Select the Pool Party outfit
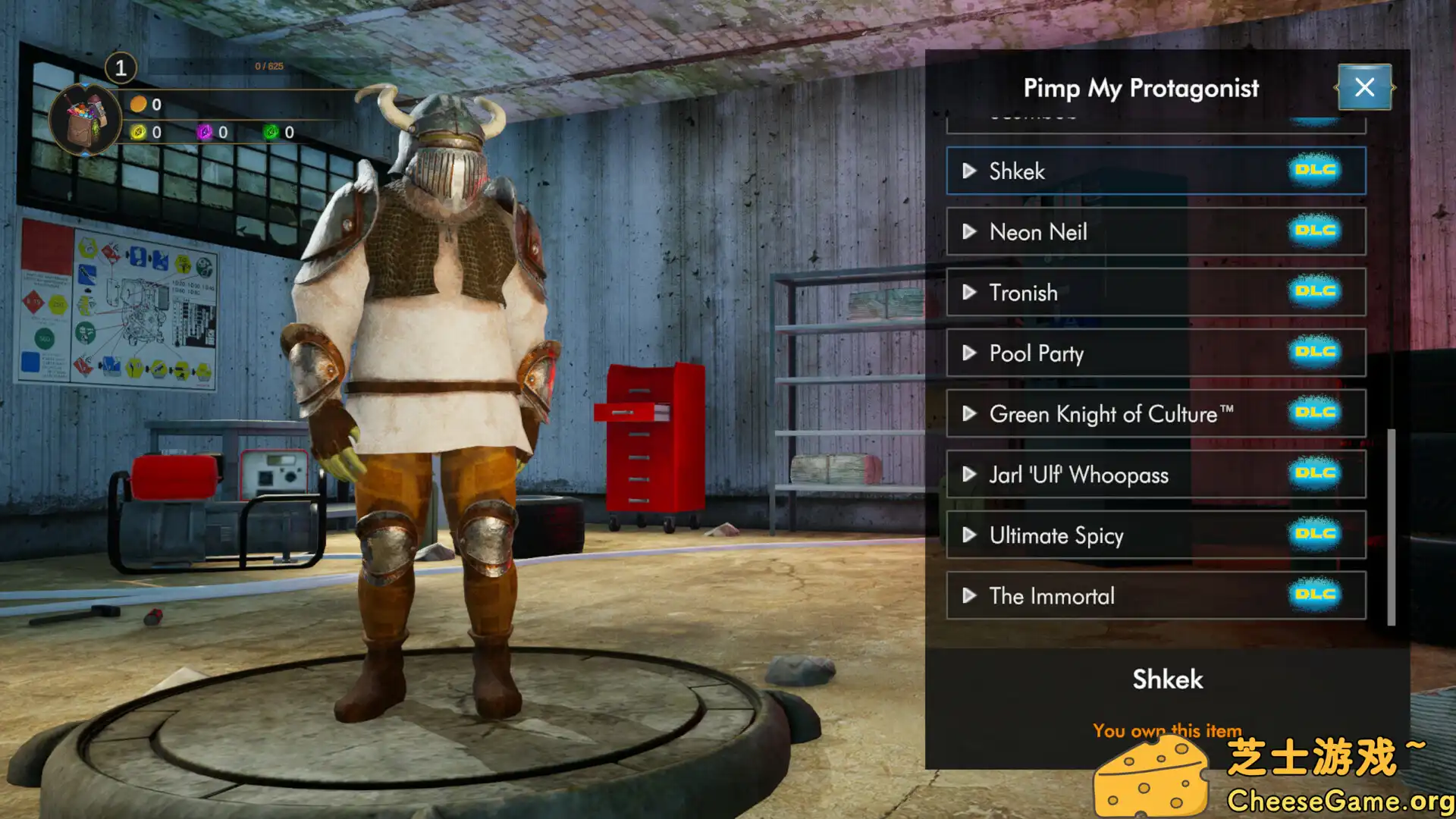This screenshot has height=819, width=1456. 1155,353
